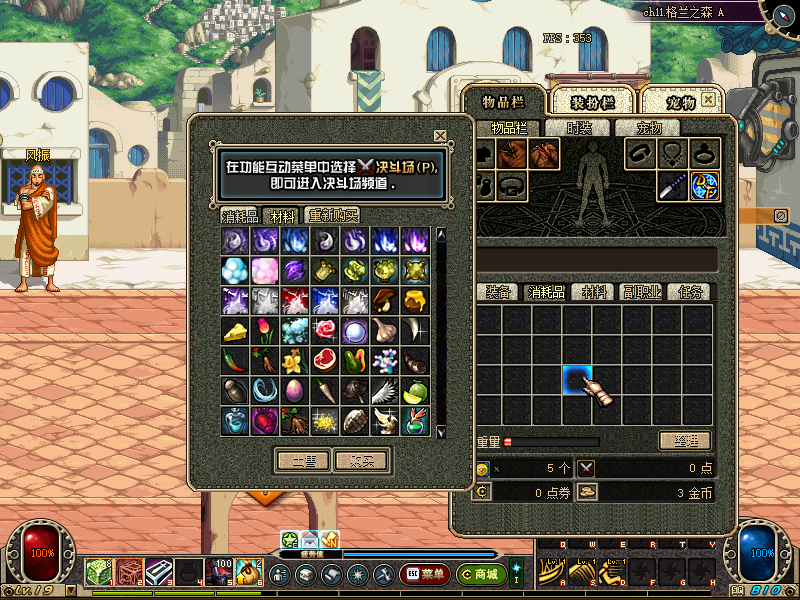
Task: Select the yellow cheese wedge item
Action: 235,330
